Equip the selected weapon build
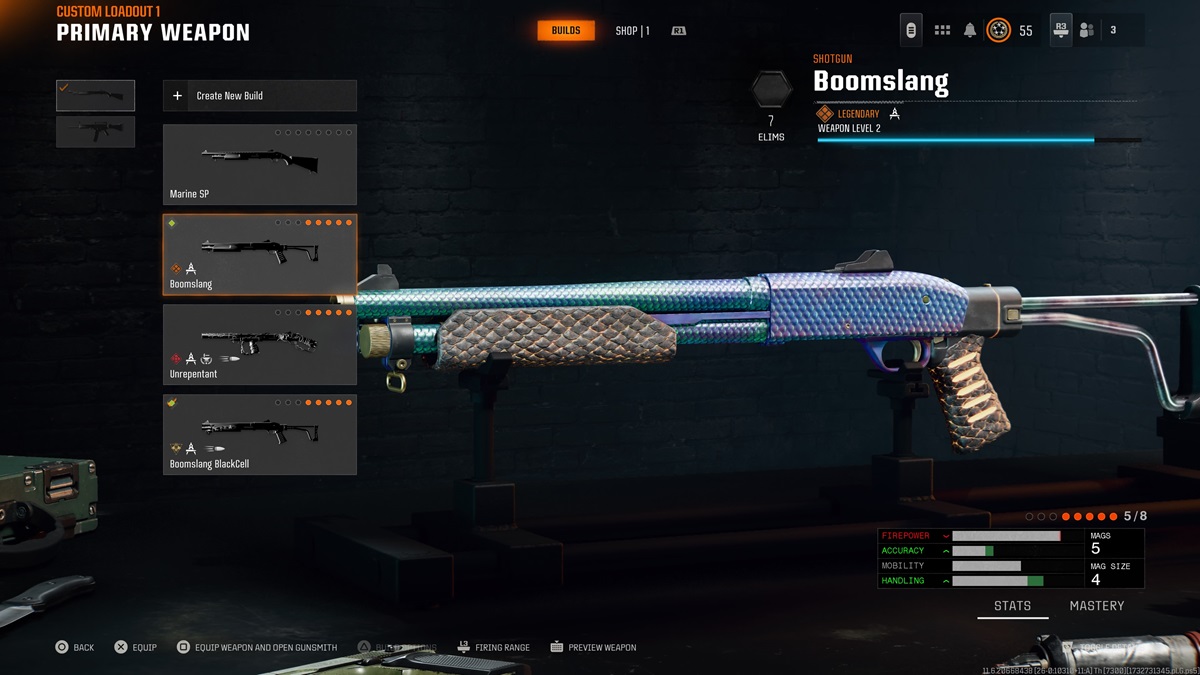Viewport: 1200px width, 675px height. coord(135,648)
